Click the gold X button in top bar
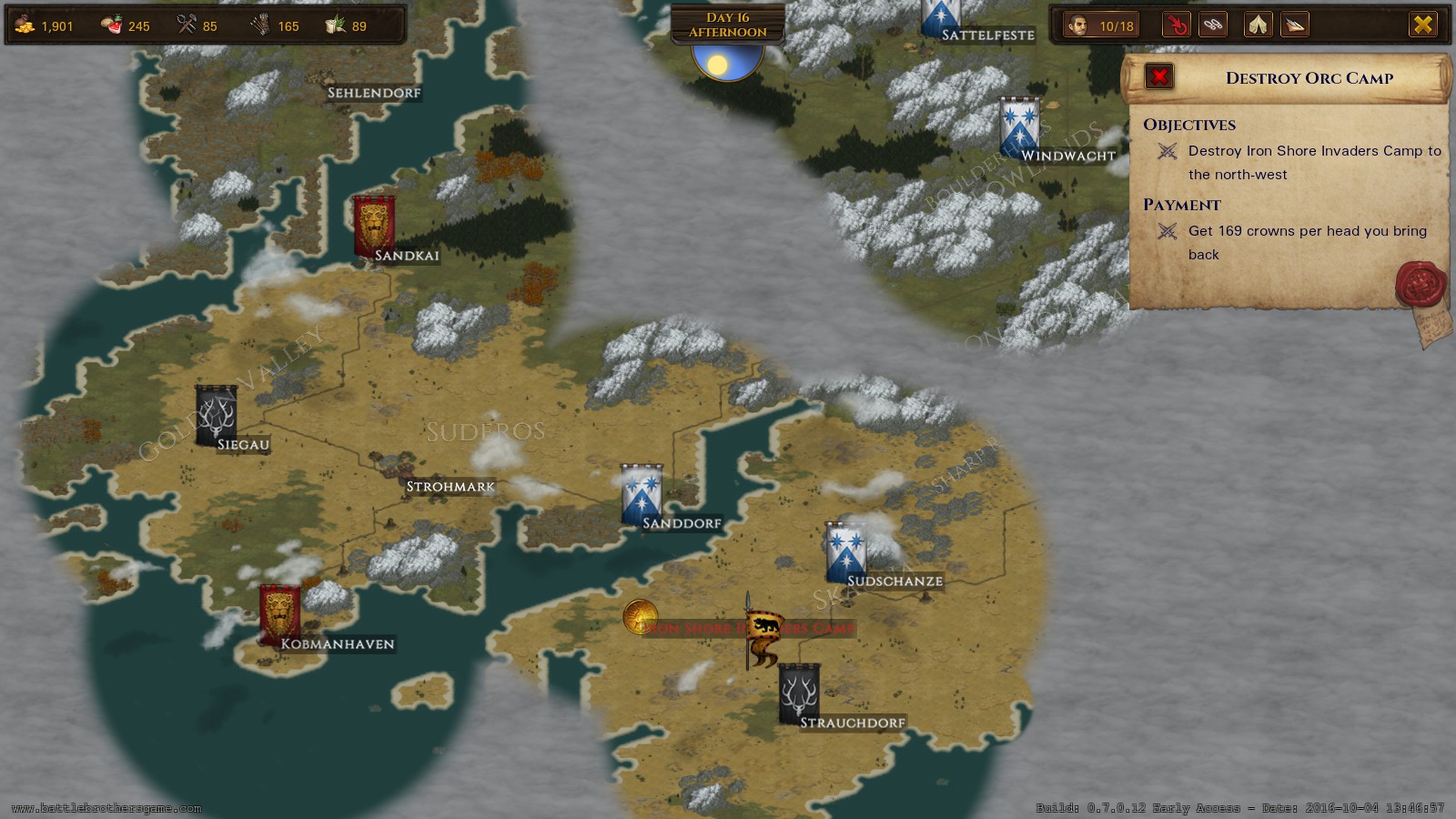This screenshot has height=819, width=1456. pos(1422,25)
